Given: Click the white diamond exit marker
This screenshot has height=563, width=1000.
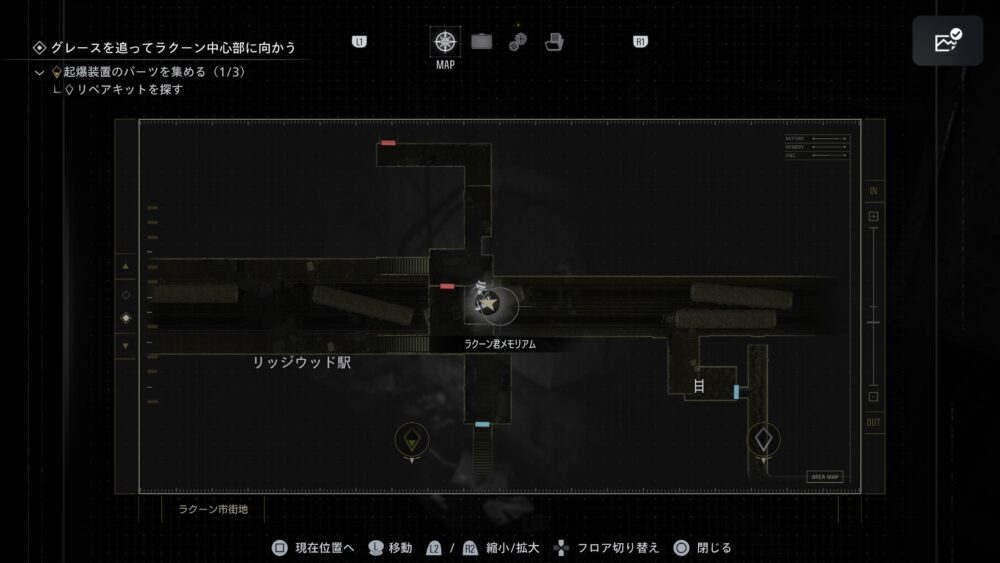Looking at the screenshot, I should [x=763, y=438].
